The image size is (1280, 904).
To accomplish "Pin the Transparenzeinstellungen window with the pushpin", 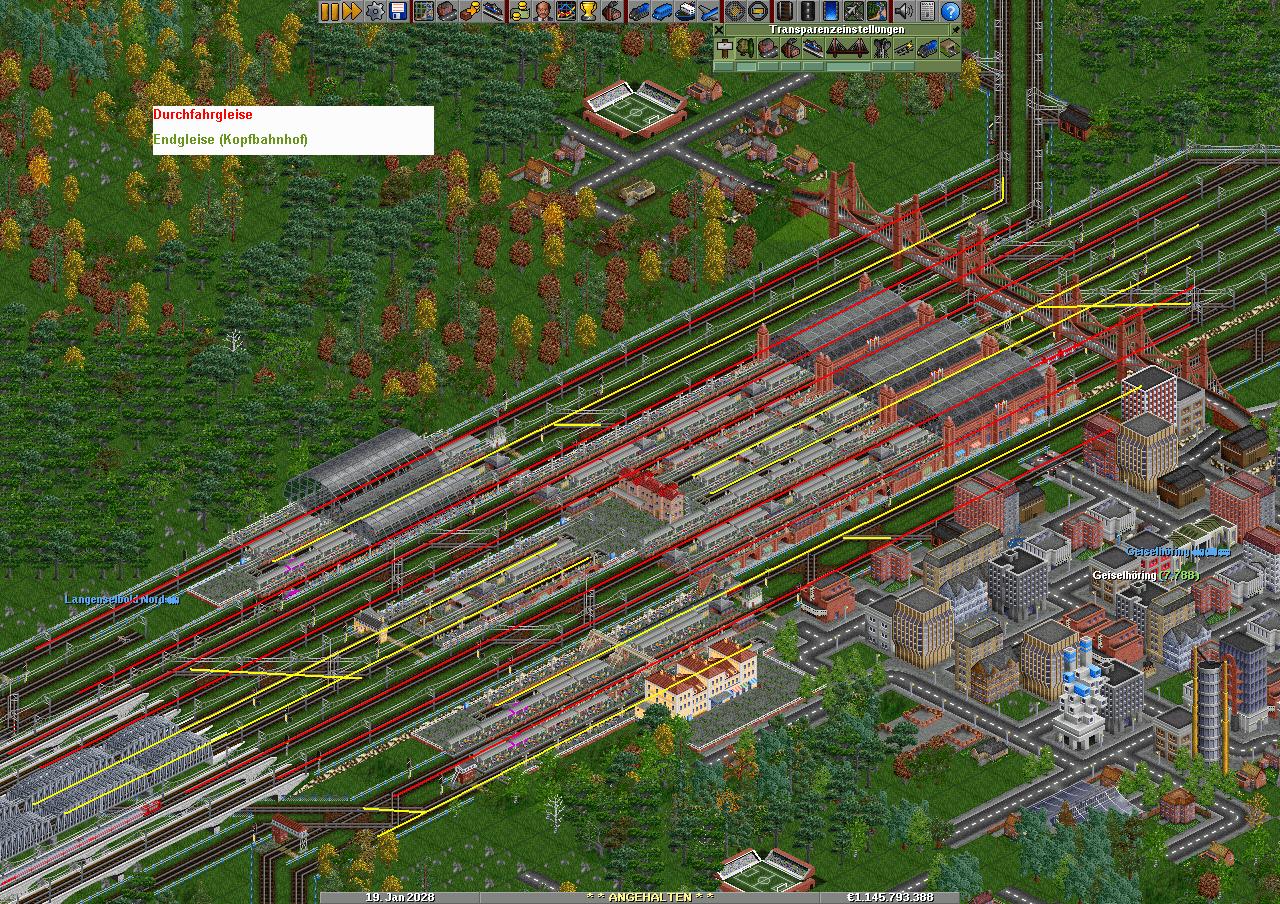I will pos(955,30).
